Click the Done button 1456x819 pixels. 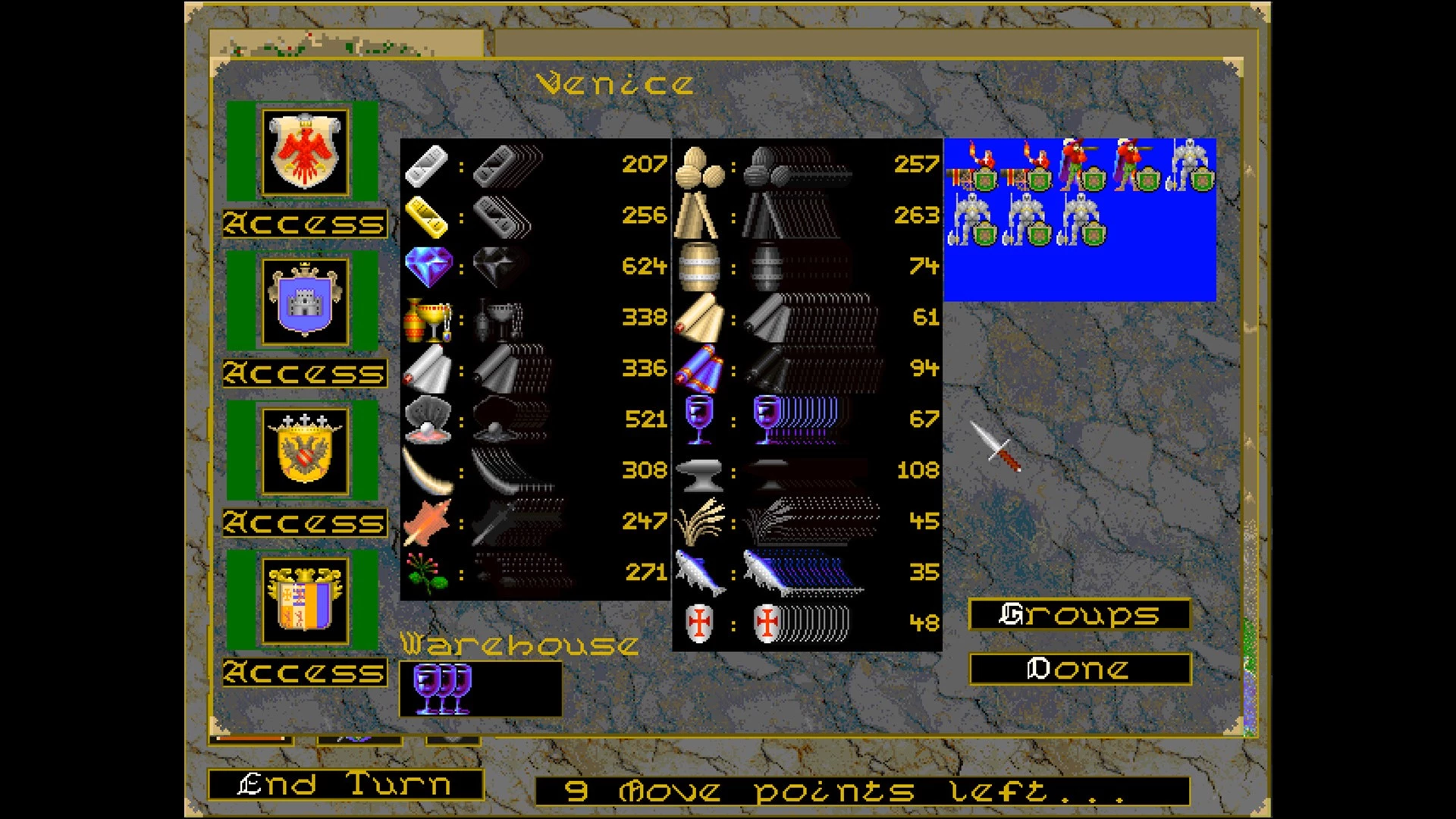pyautogui.click(x=1079, y=669)
